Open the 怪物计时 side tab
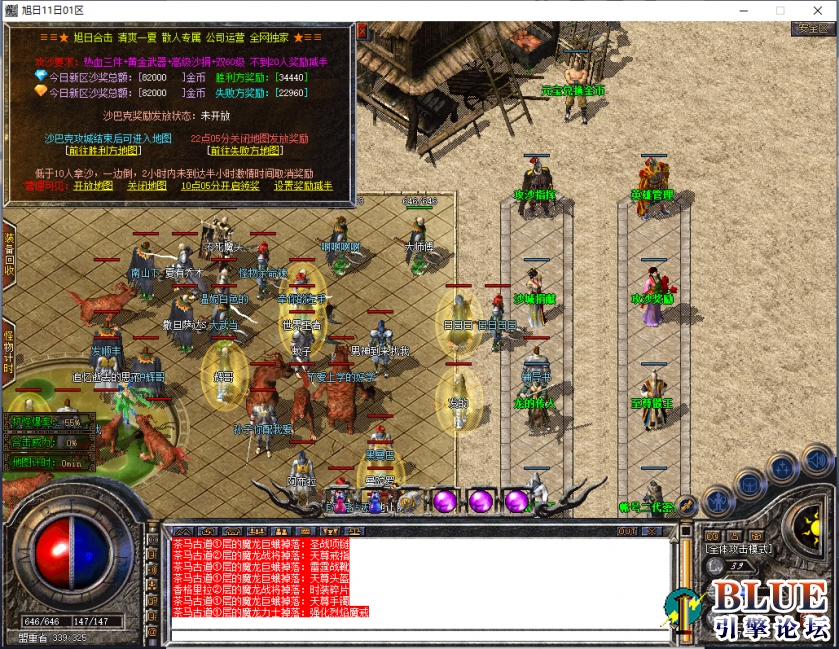The width and height of the screenshot is (839, 649). [x=8, y=349]
